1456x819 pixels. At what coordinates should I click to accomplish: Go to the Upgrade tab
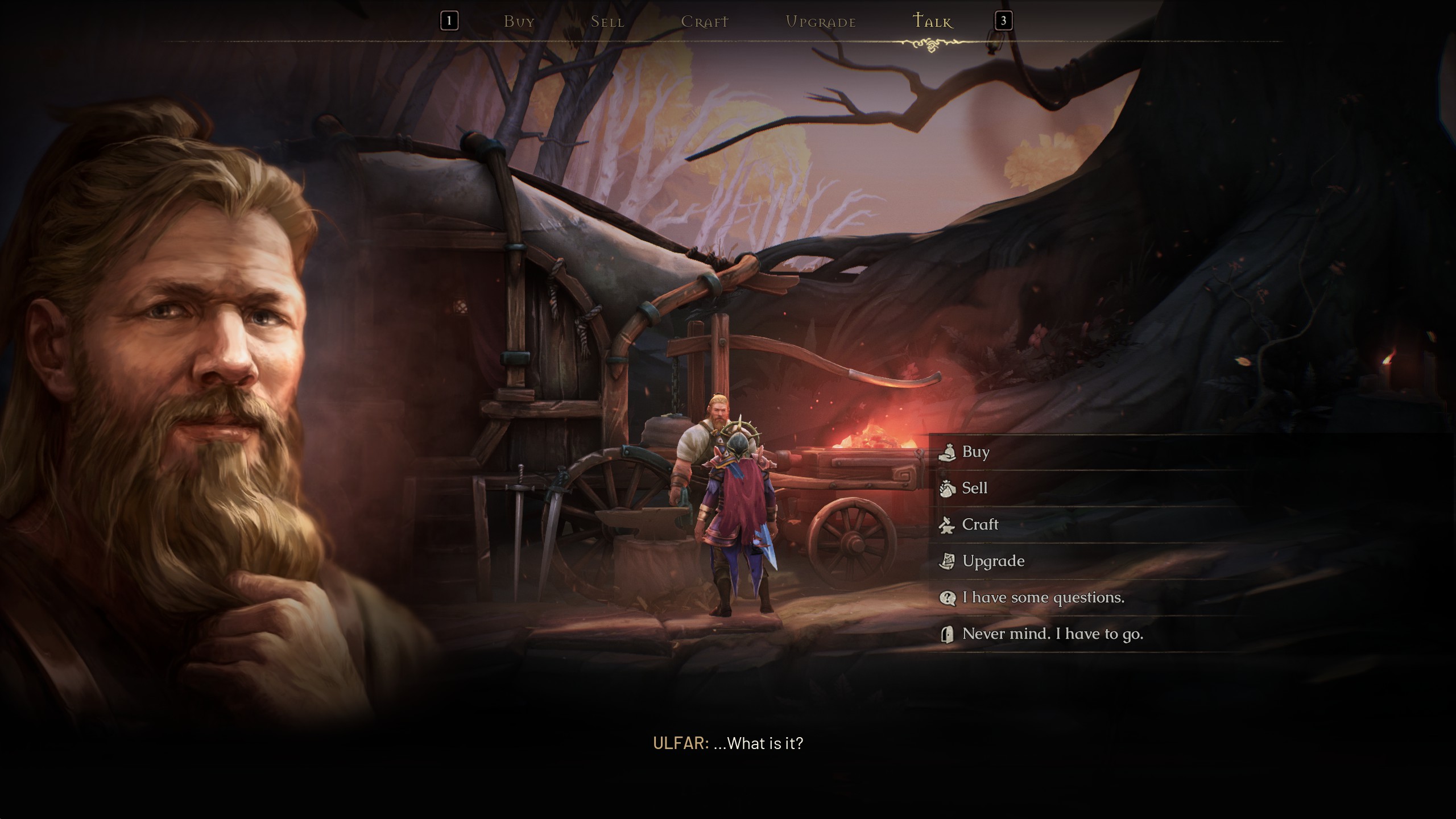(x=821, y=22)
